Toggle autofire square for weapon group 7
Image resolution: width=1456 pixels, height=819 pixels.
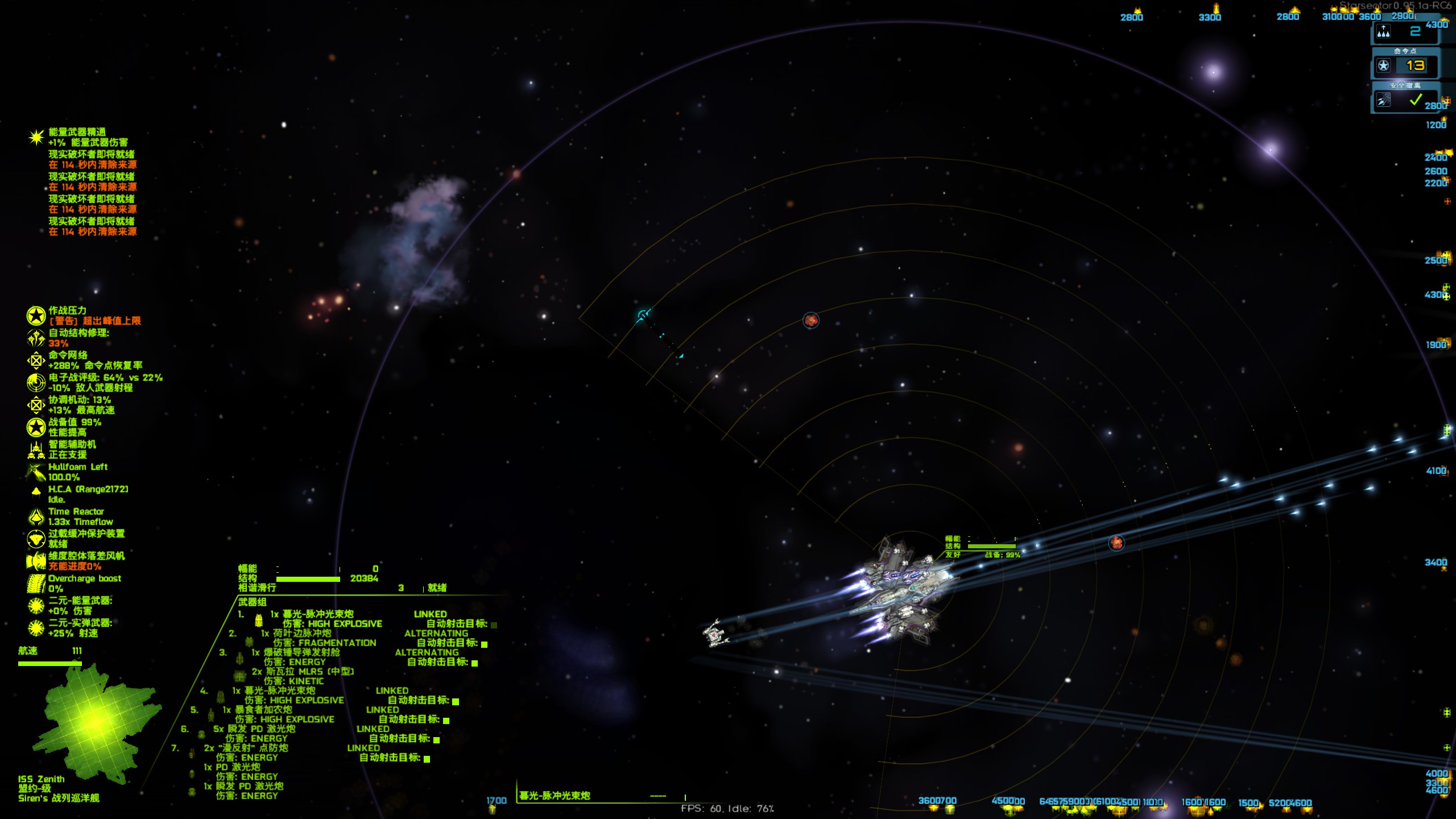[427, 759]
